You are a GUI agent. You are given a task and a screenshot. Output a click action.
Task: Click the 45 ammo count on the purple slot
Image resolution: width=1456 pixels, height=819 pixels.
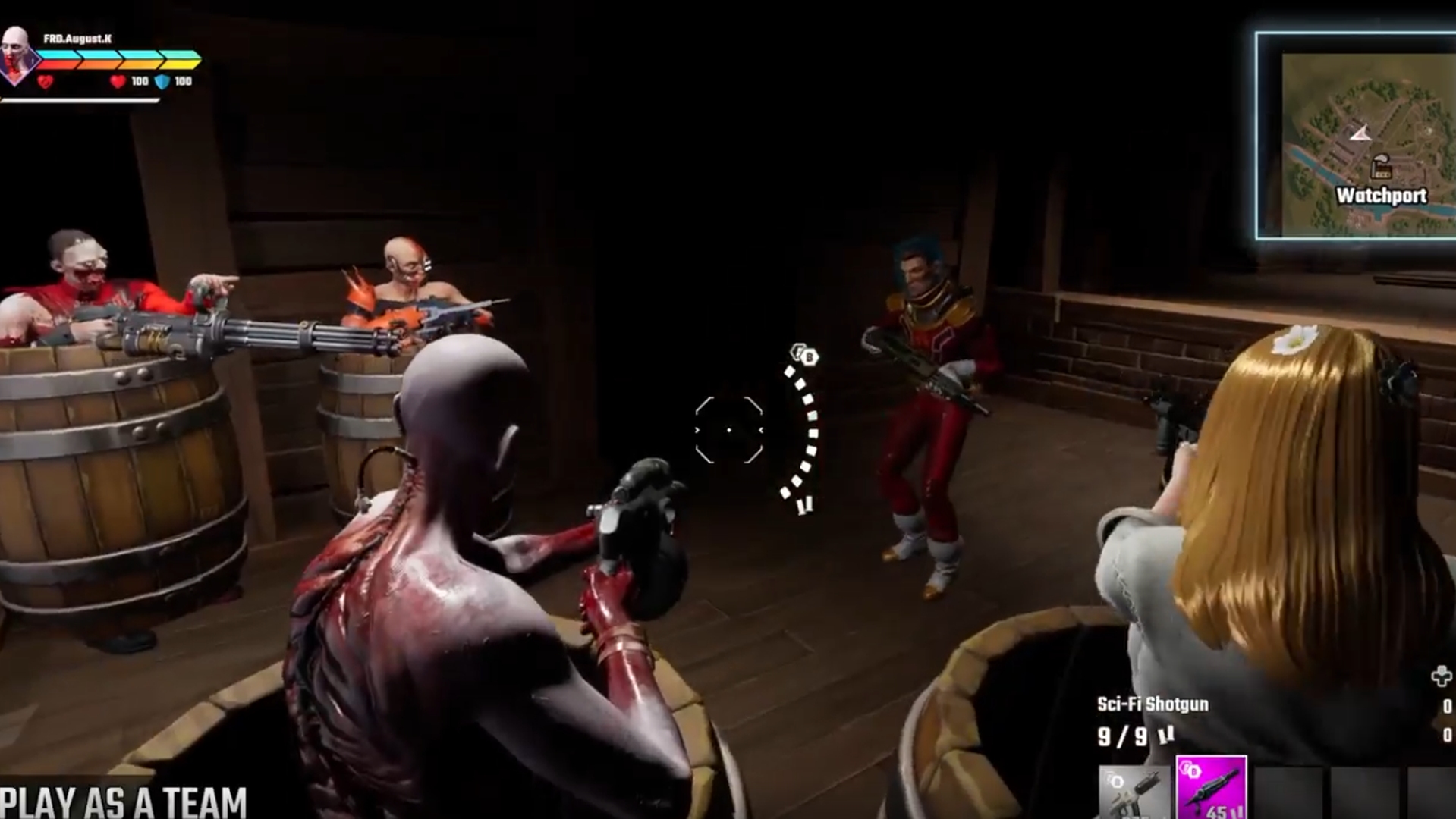[1218, 813]
